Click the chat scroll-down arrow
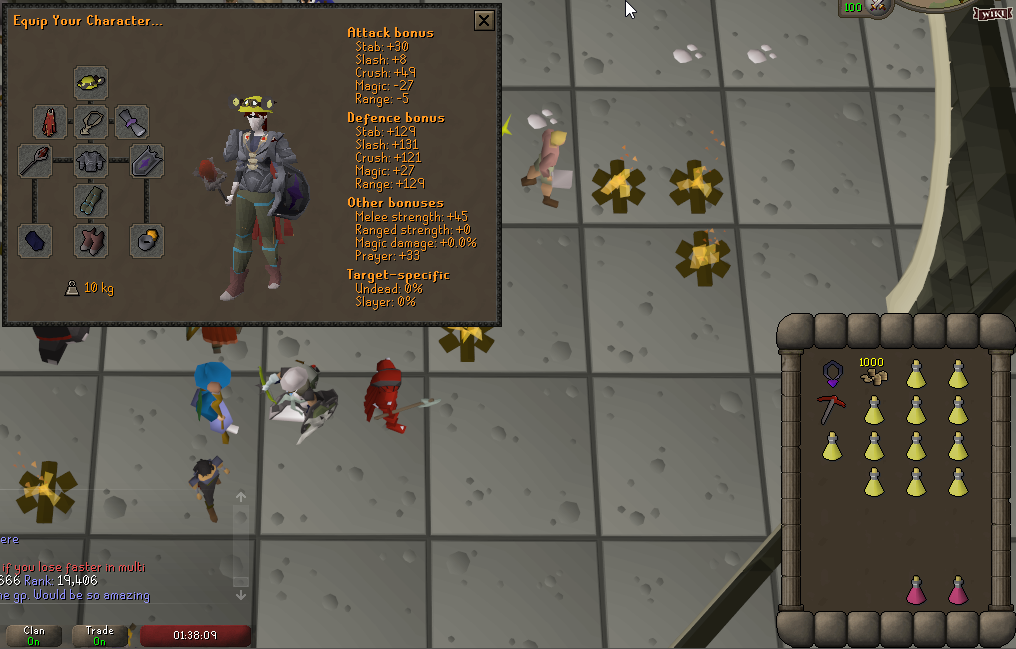1016x649 pixels. (x=241, y=595)
